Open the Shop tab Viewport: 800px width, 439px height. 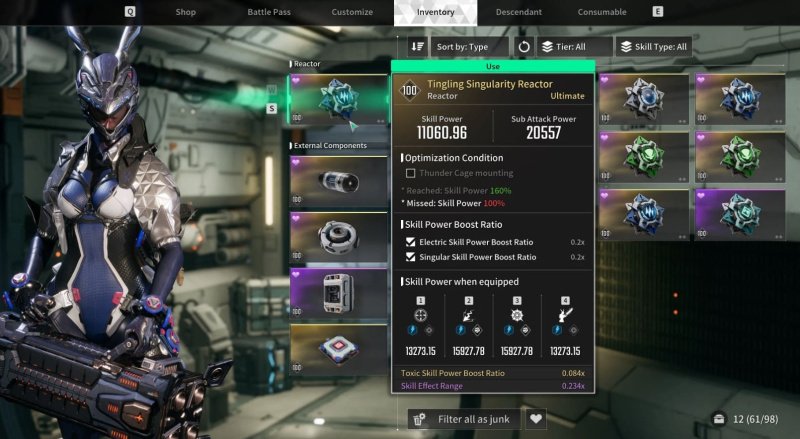coord(185,12)
